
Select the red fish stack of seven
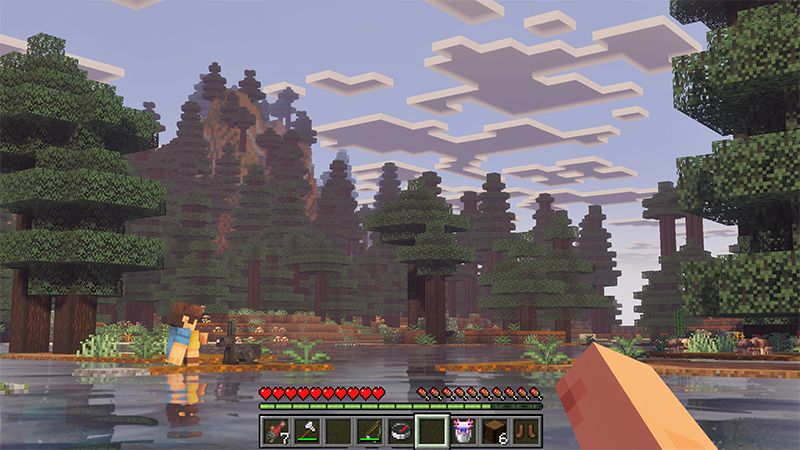coord(277,431)
